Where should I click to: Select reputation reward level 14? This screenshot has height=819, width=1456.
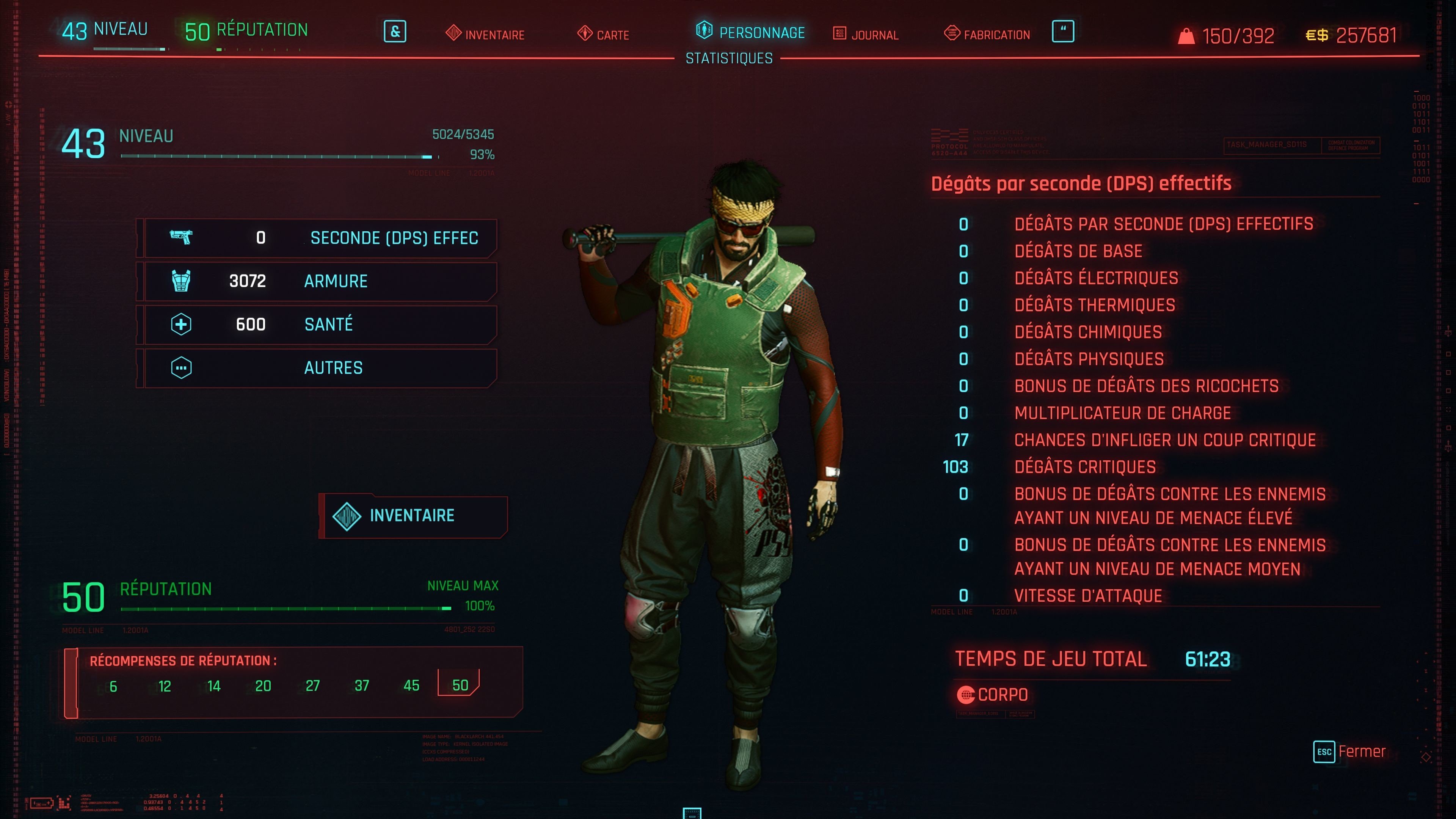(213, 686)
